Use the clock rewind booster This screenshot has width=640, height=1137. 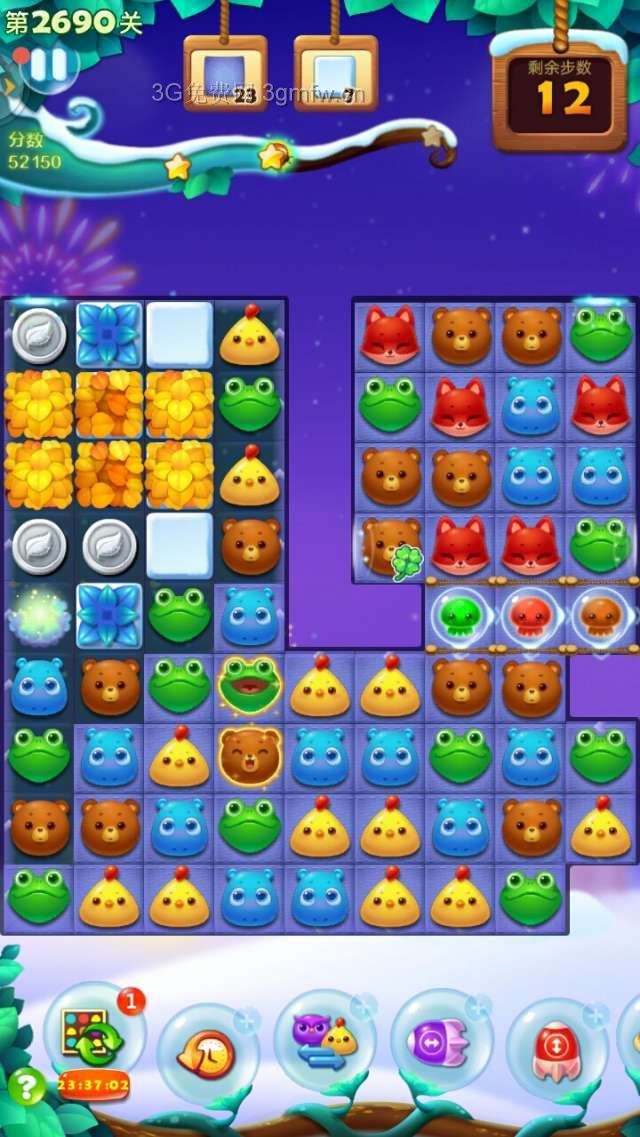point(206,1052)
